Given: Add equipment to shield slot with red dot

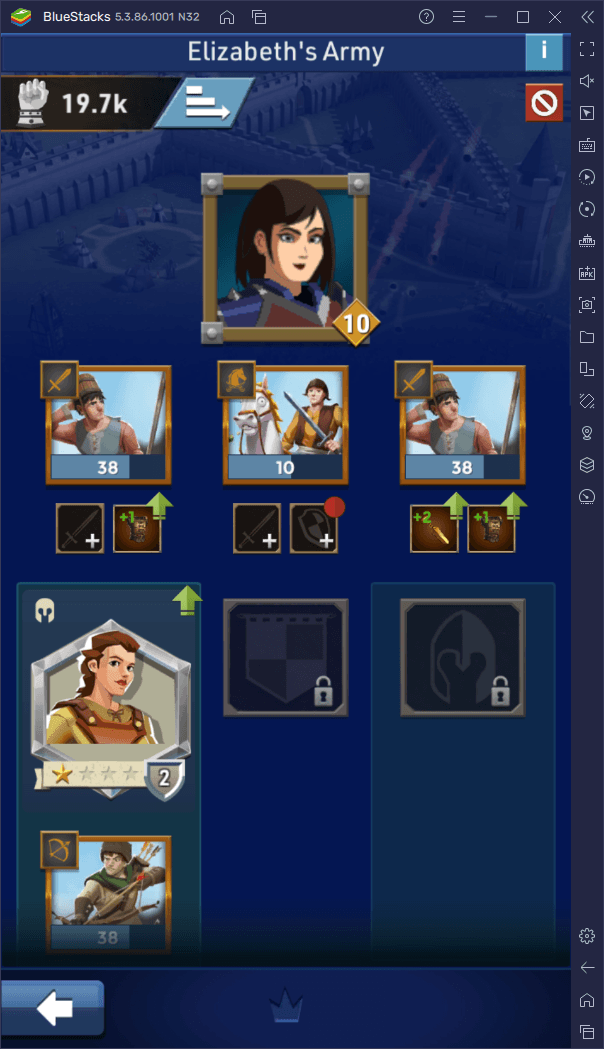Looking at the screenshot, I should (x=314, y=529).
